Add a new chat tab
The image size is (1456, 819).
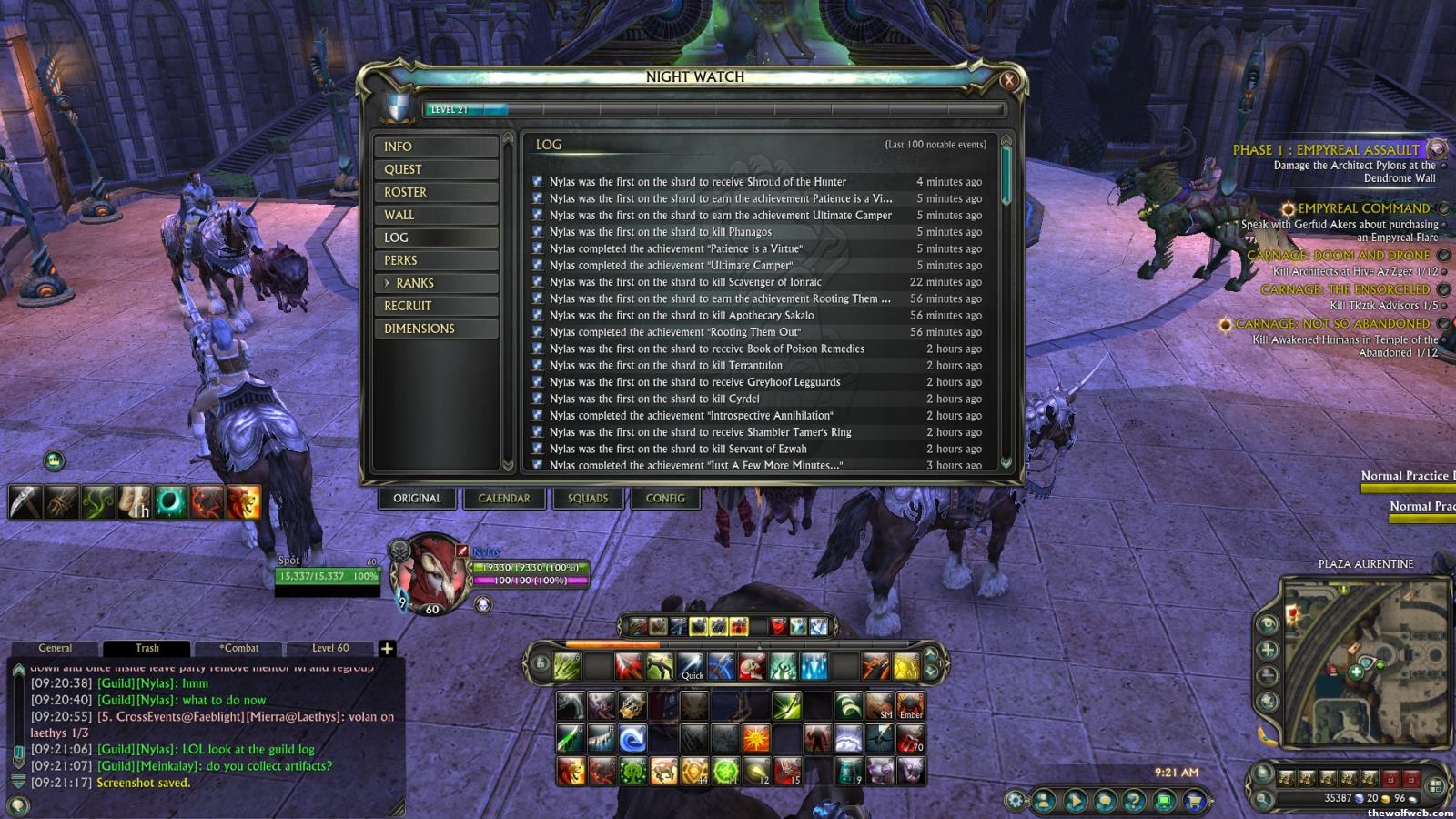tap(387, 648)
